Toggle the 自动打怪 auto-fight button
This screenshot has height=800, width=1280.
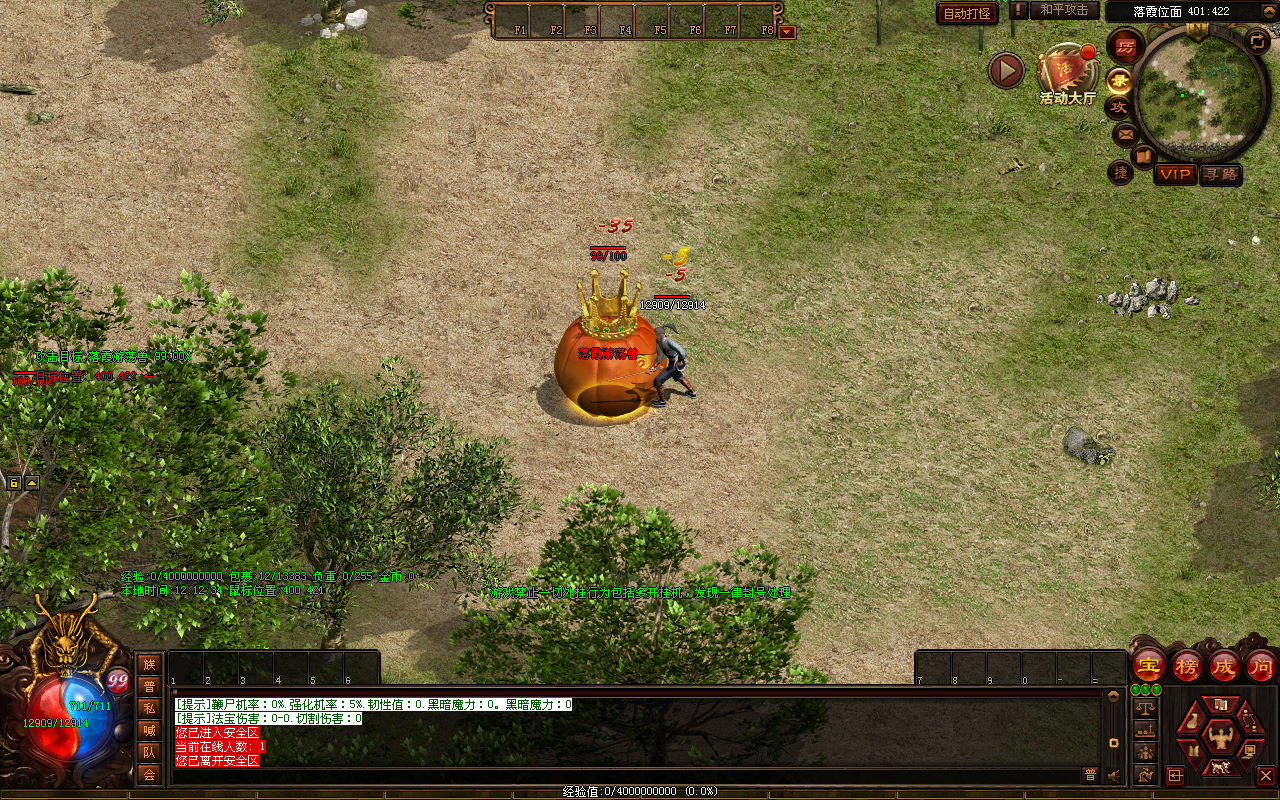click(967, 14)
